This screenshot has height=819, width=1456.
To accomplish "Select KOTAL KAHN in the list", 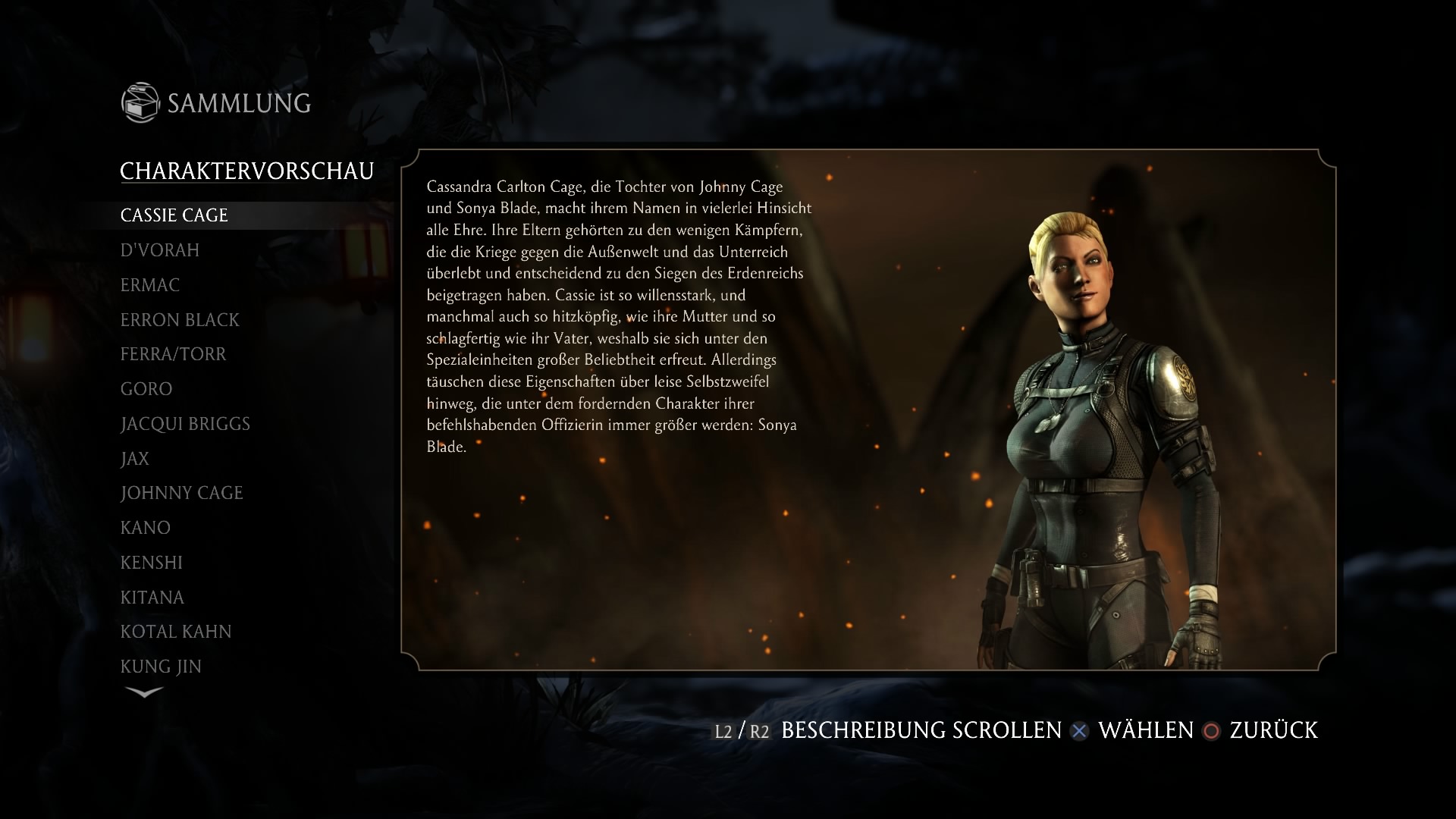I will tap(176, 630).
